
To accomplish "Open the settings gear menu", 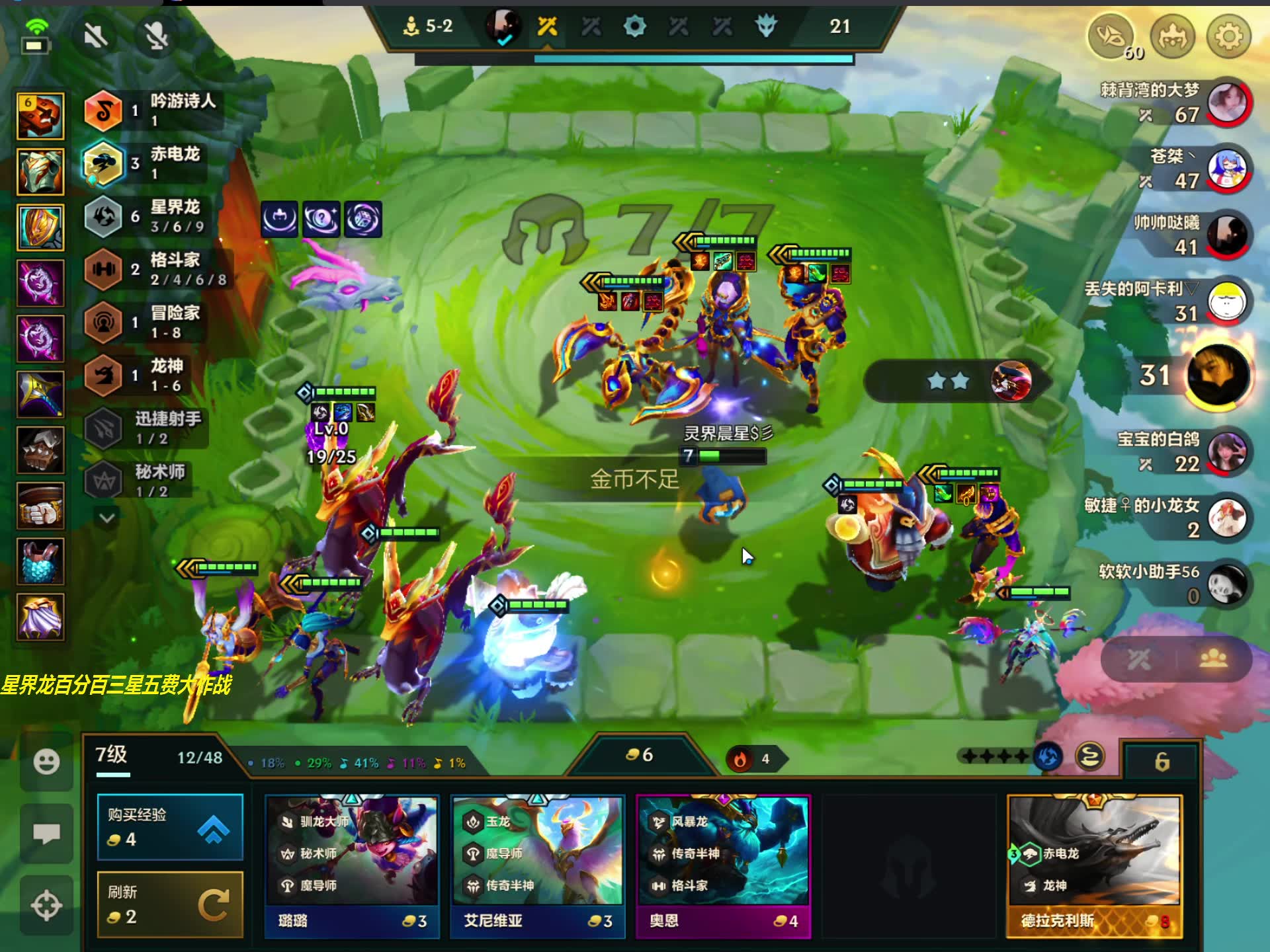I will 1228,37.
